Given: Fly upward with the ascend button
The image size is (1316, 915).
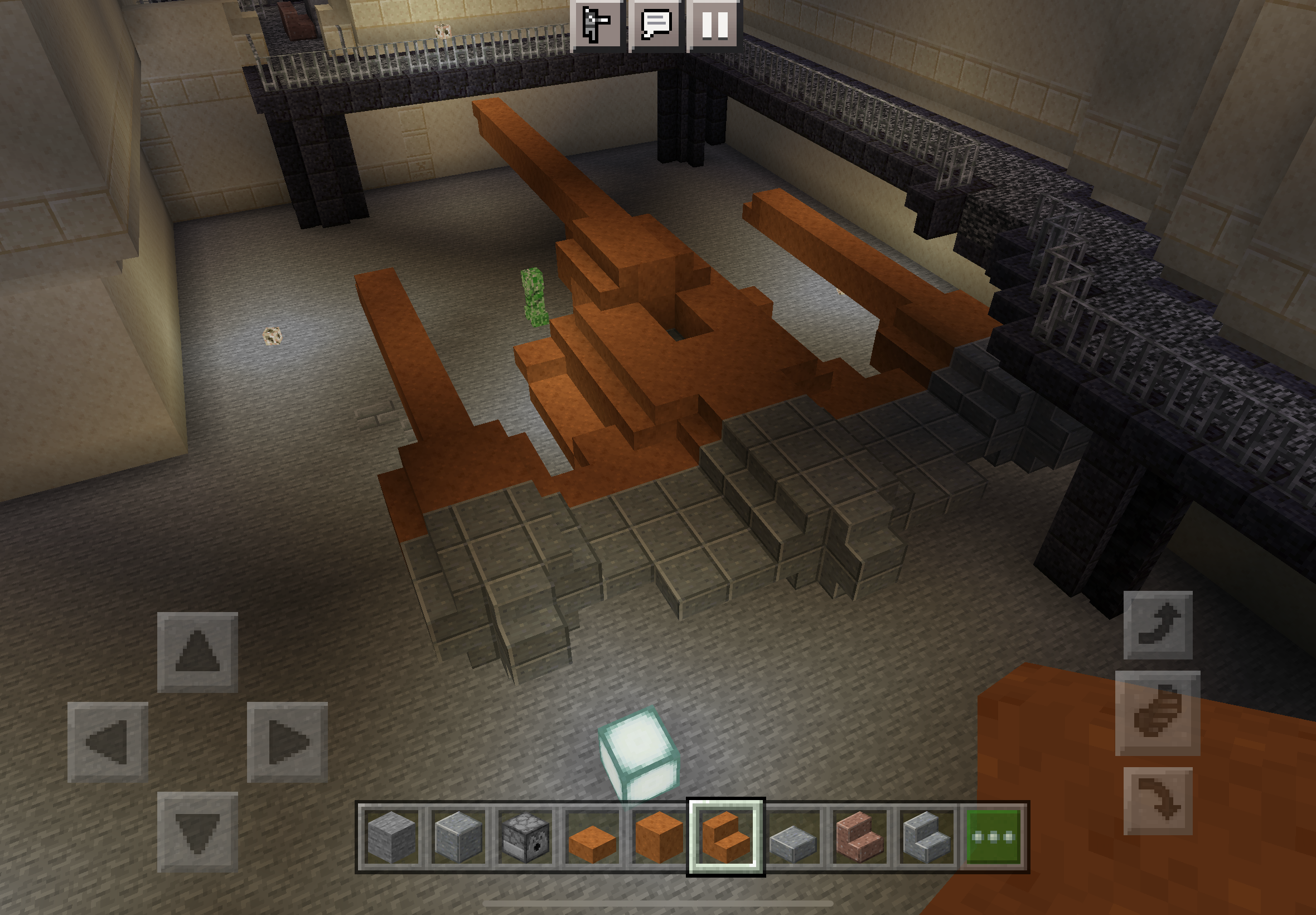Looking at the screenshot, I should 1157,625.
